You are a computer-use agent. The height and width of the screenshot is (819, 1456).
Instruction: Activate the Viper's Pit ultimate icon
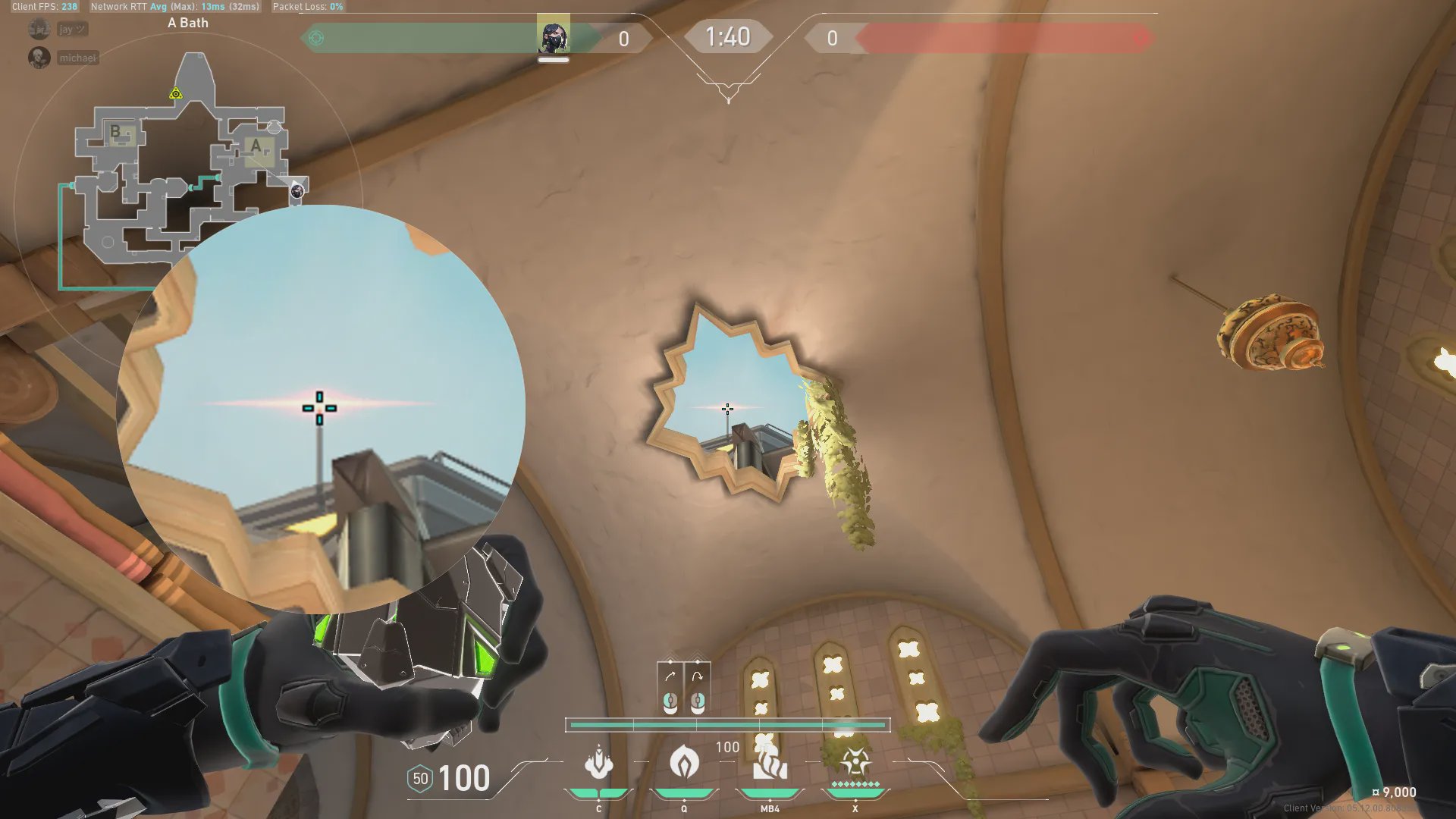[x=855, y=761]
